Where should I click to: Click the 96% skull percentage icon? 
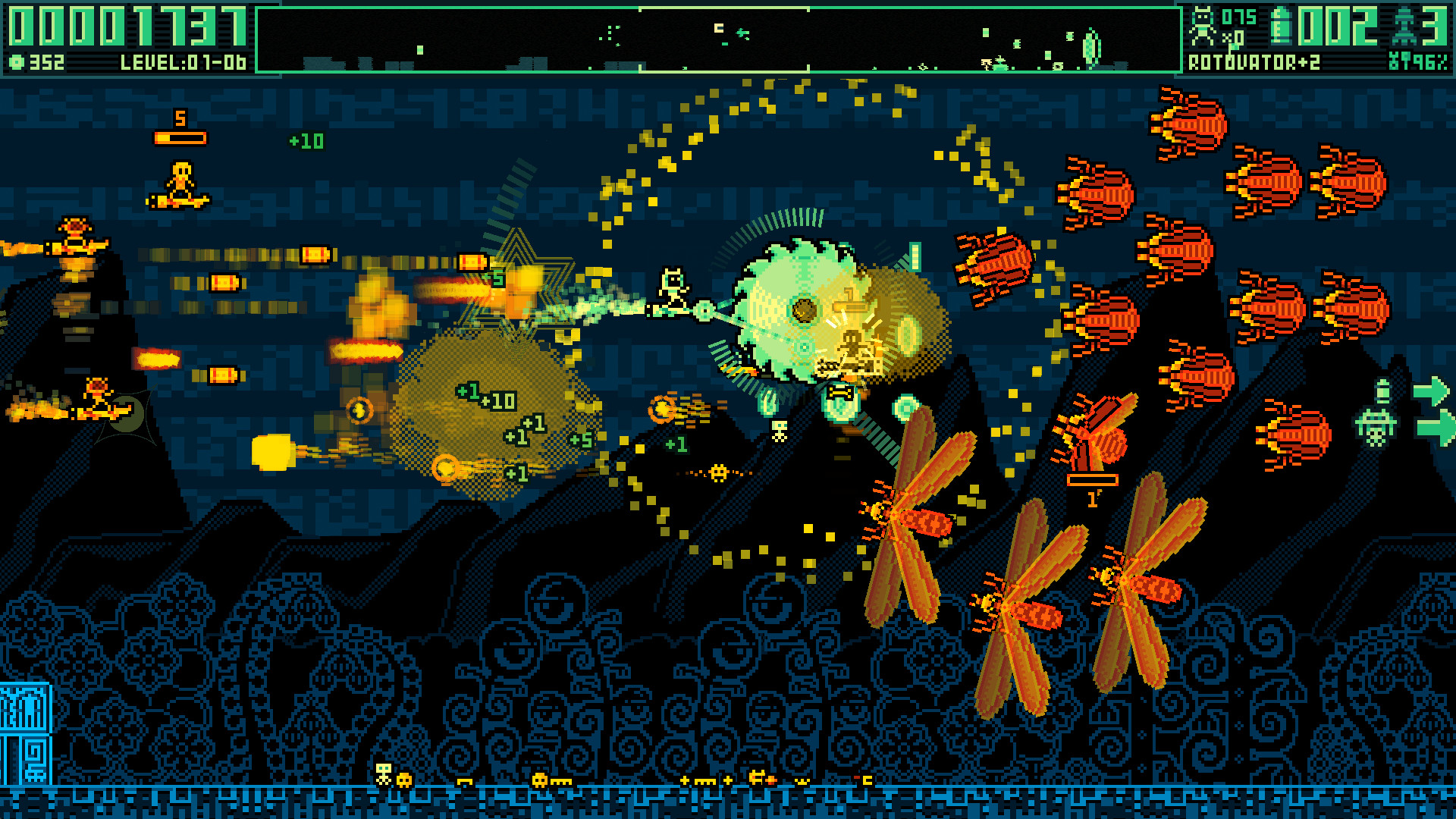point(1394,61)
